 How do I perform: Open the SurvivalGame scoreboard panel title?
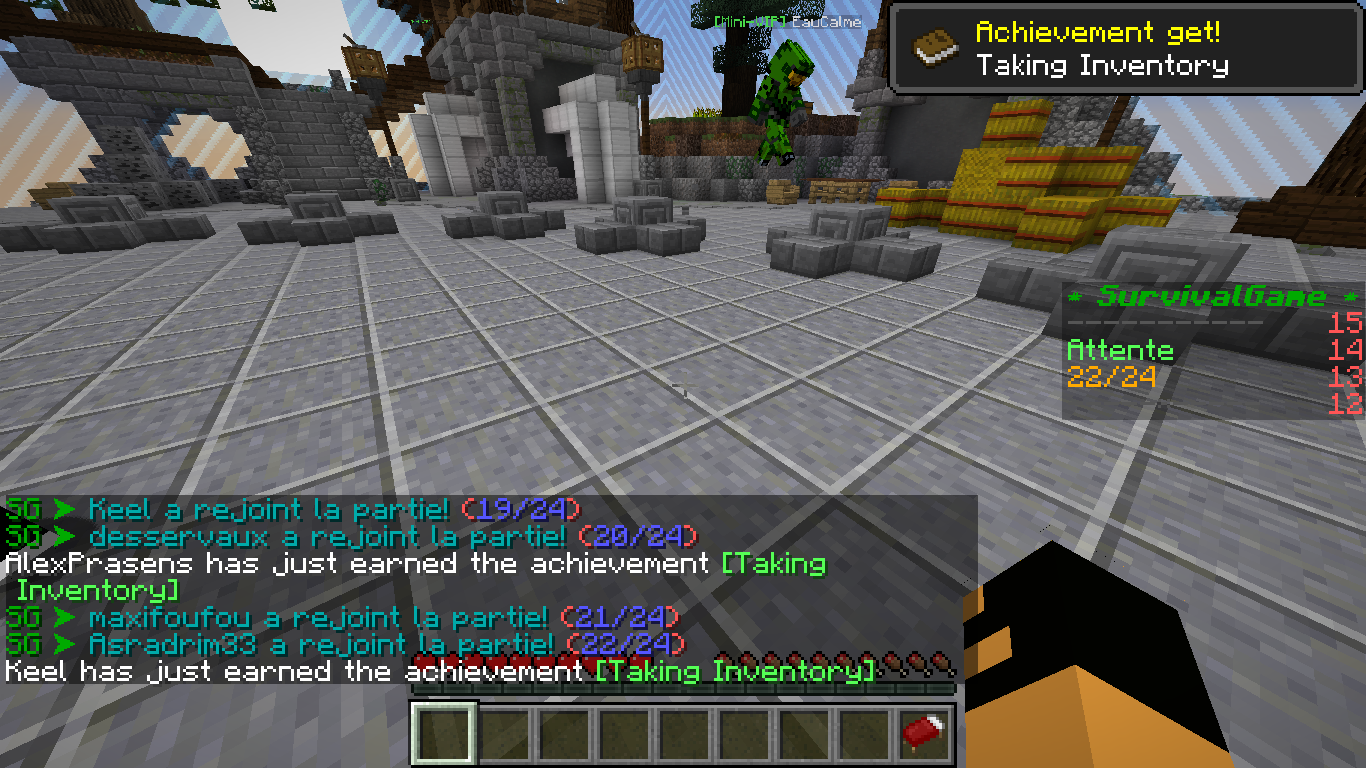1212,297
